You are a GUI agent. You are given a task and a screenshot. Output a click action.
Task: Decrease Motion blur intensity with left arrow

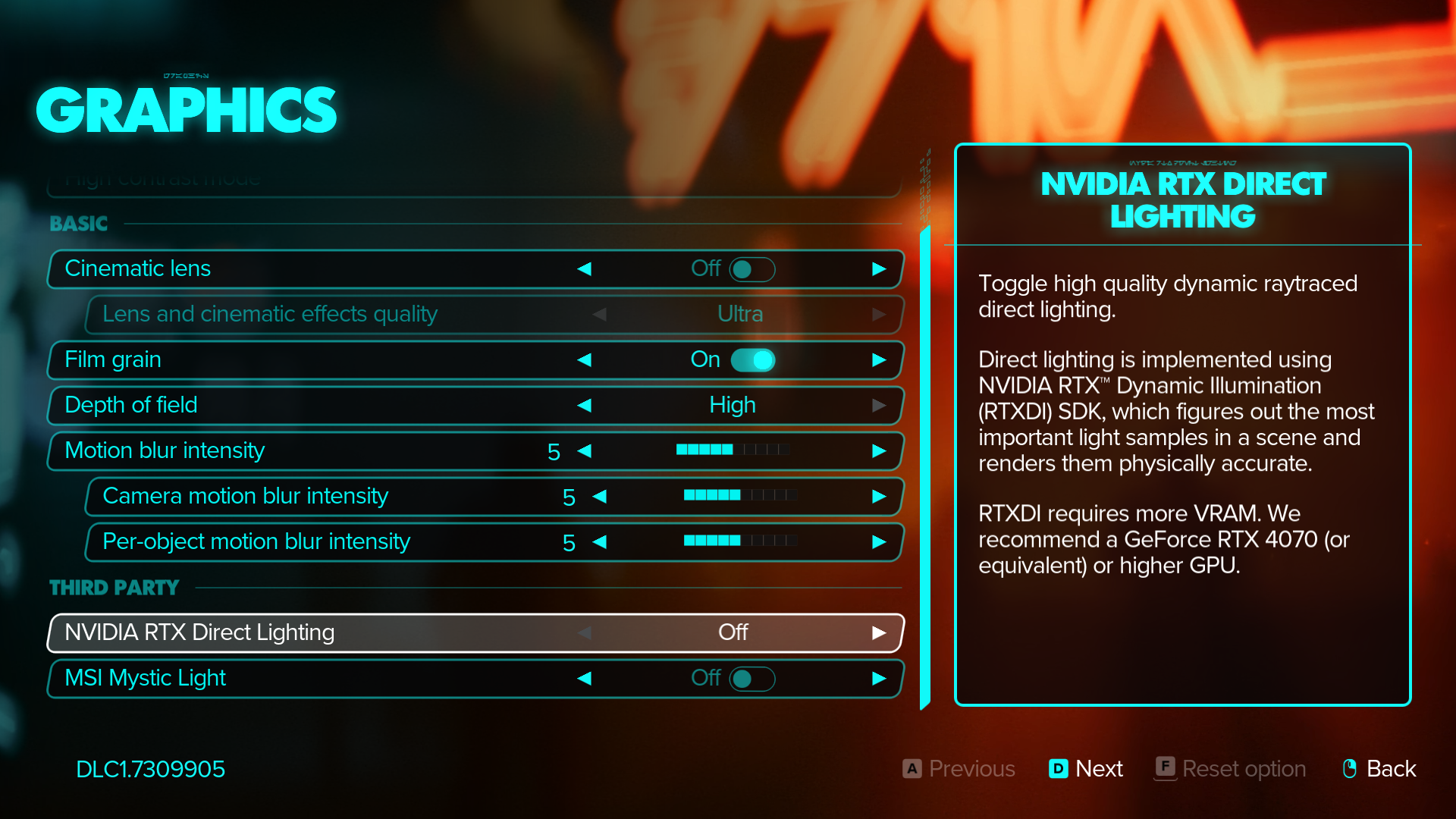584,451
